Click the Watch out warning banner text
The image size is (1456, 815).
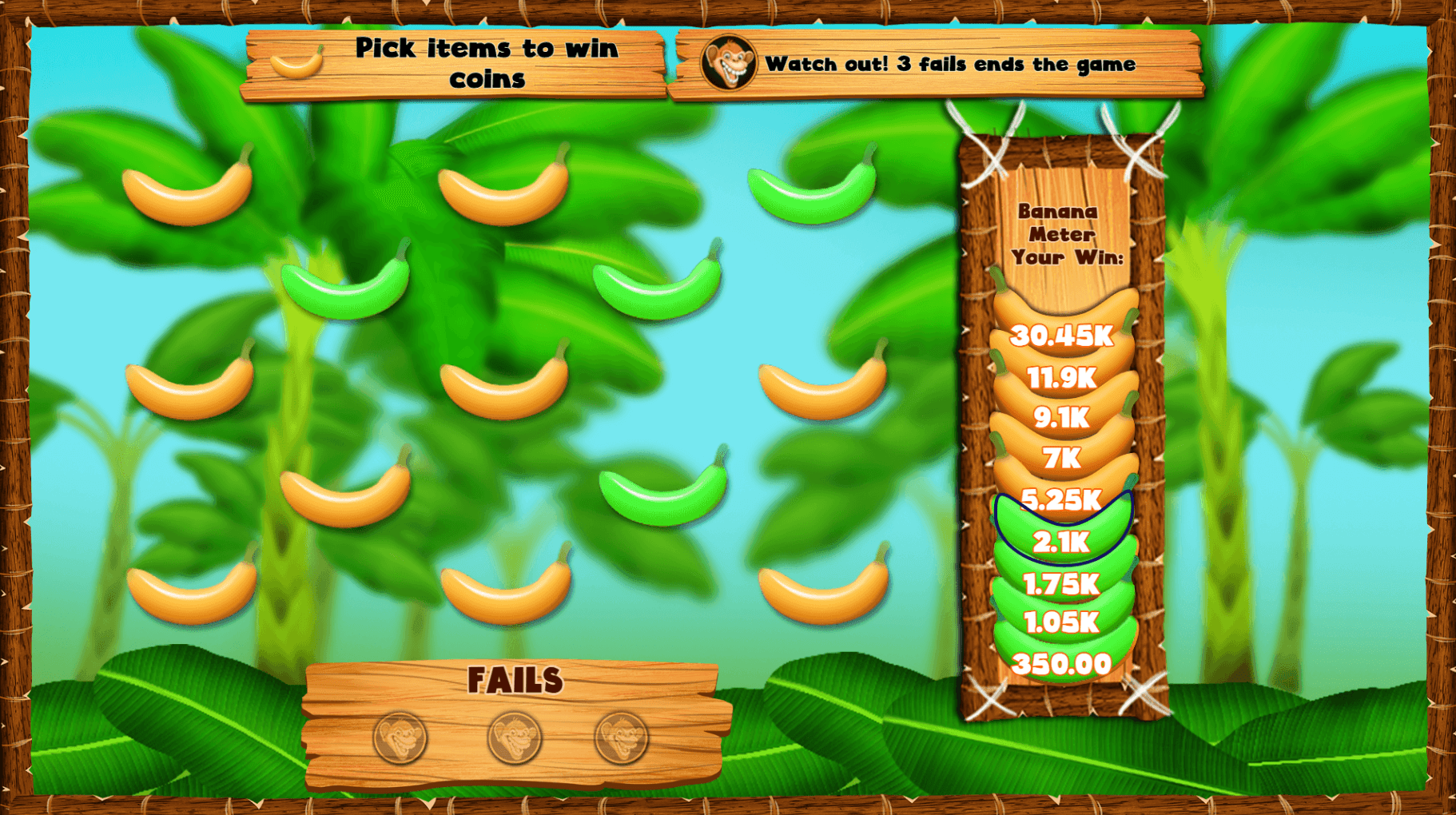pos(951,65)
